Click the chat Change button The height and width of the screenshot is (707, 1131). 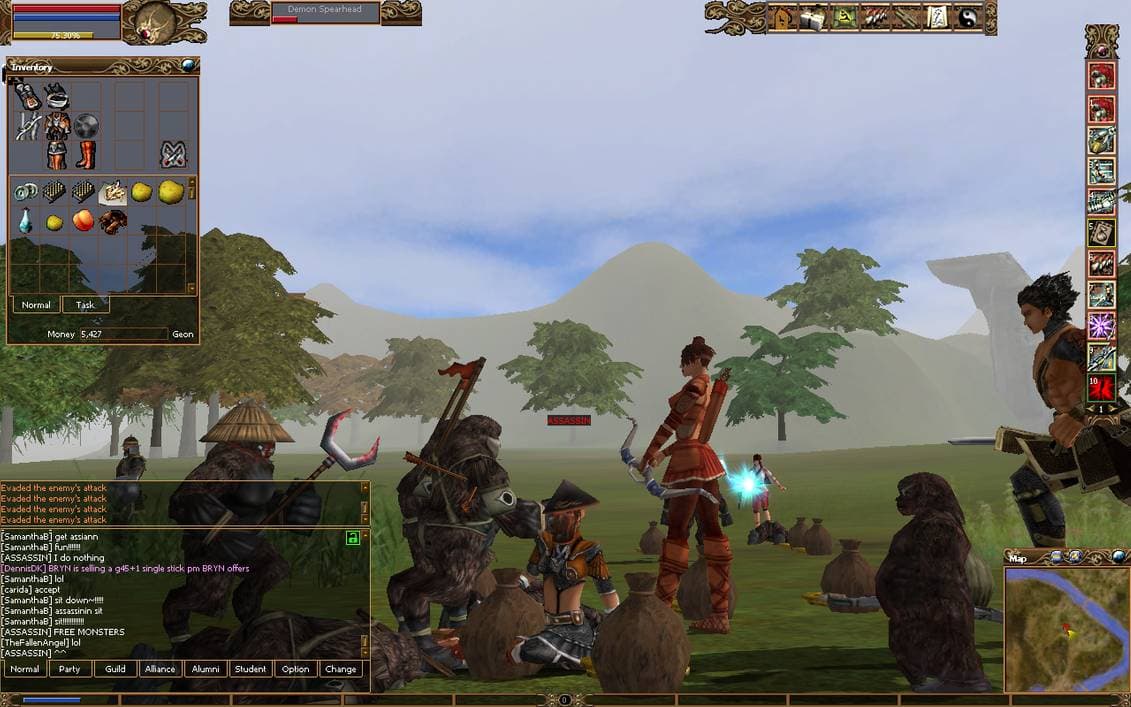coord(340,669)
